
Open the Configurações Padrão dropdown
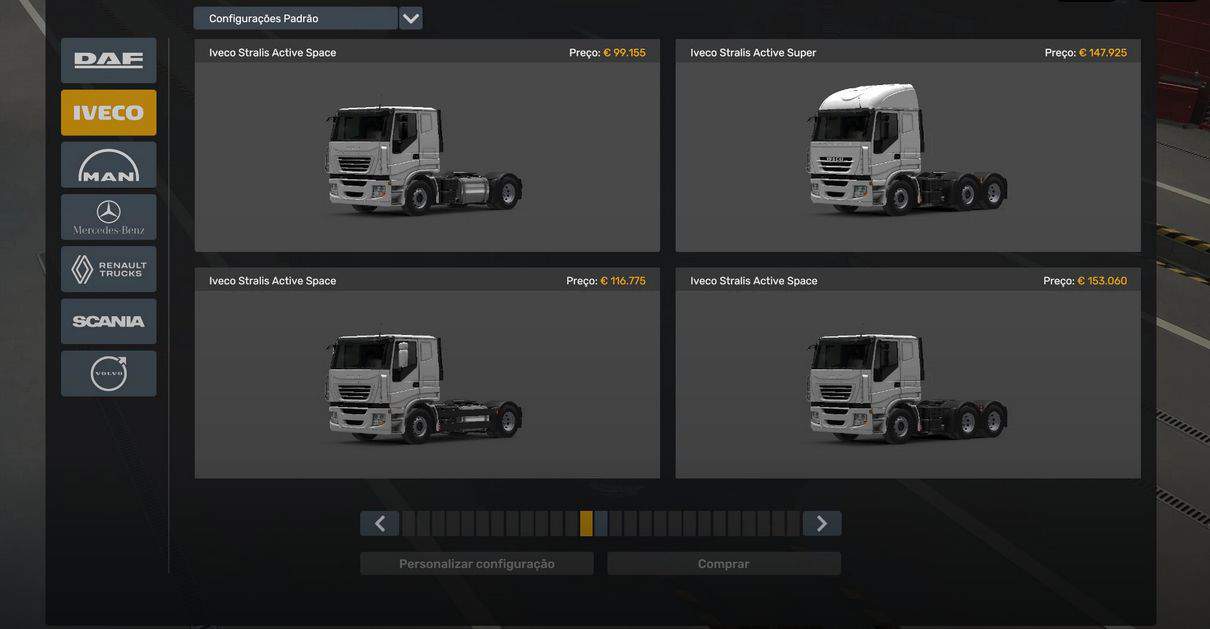pyautogui.click(x=410, y=19)
